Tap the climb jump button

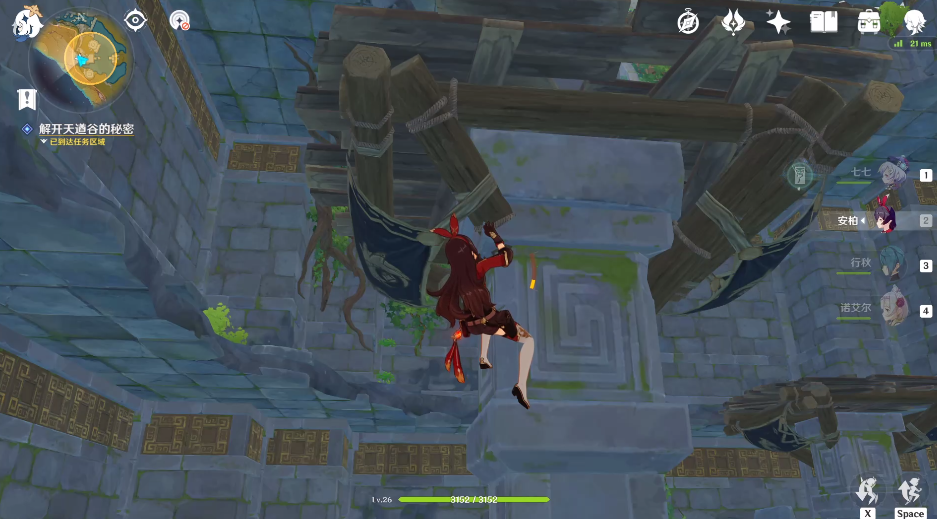click(x=910, y=491)
